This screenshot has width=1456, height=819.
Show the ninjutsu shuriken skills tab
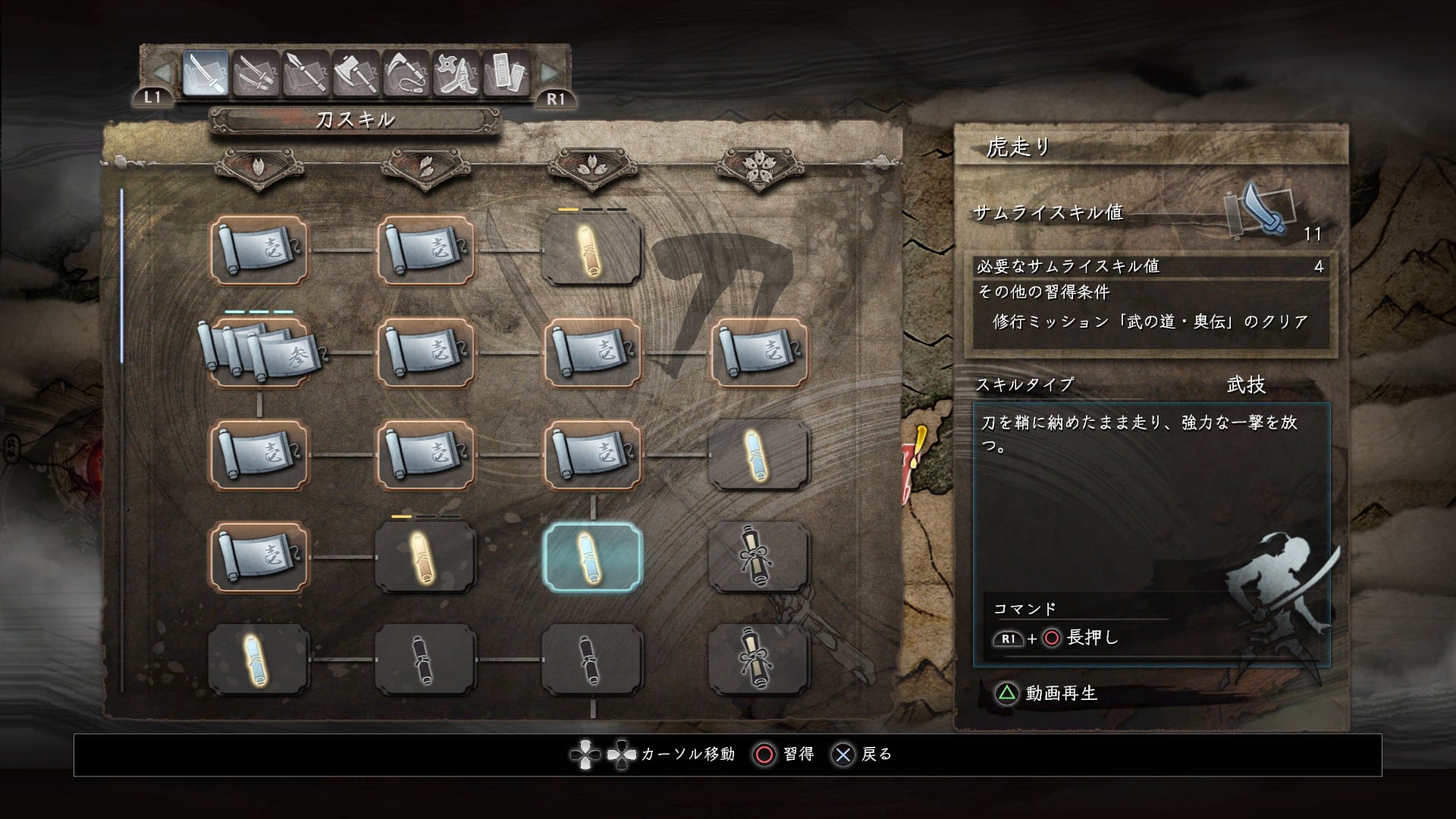click(x=457, y=74)
